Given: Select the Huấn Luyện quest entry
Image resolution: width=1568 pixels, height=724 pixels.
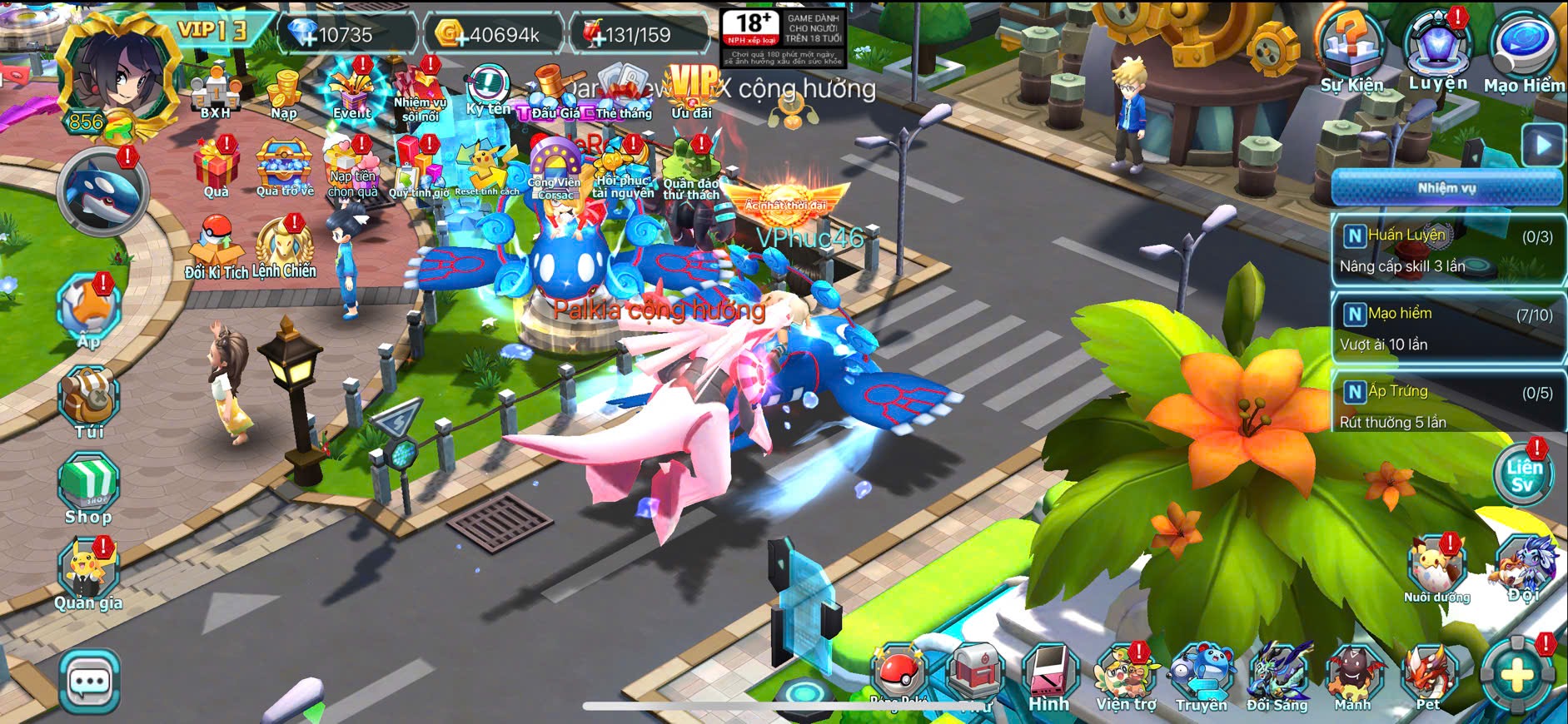Looking at the screenshot, I should click(1446, 250).
